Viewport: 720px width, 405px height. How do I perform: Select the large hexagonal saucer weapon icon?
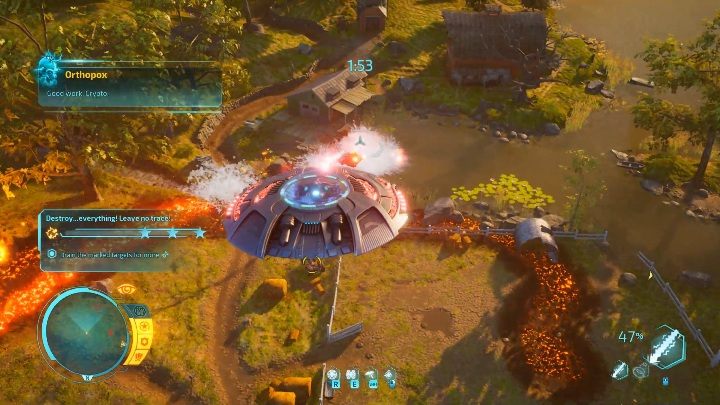pyautogui.click(x=666, y=347)
